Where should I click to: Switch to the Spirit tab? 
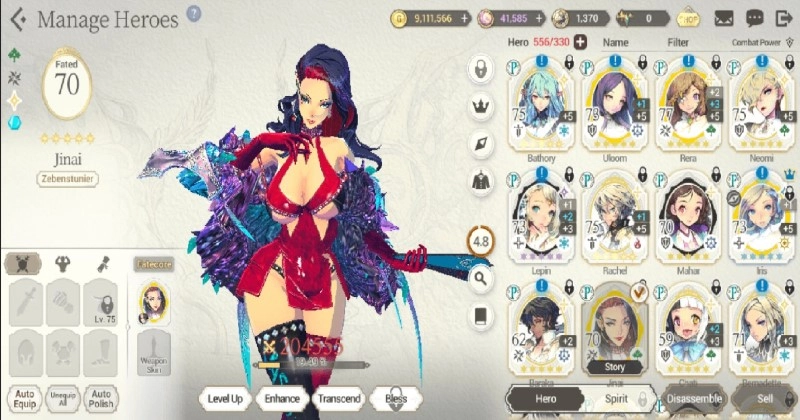(616, 398)
